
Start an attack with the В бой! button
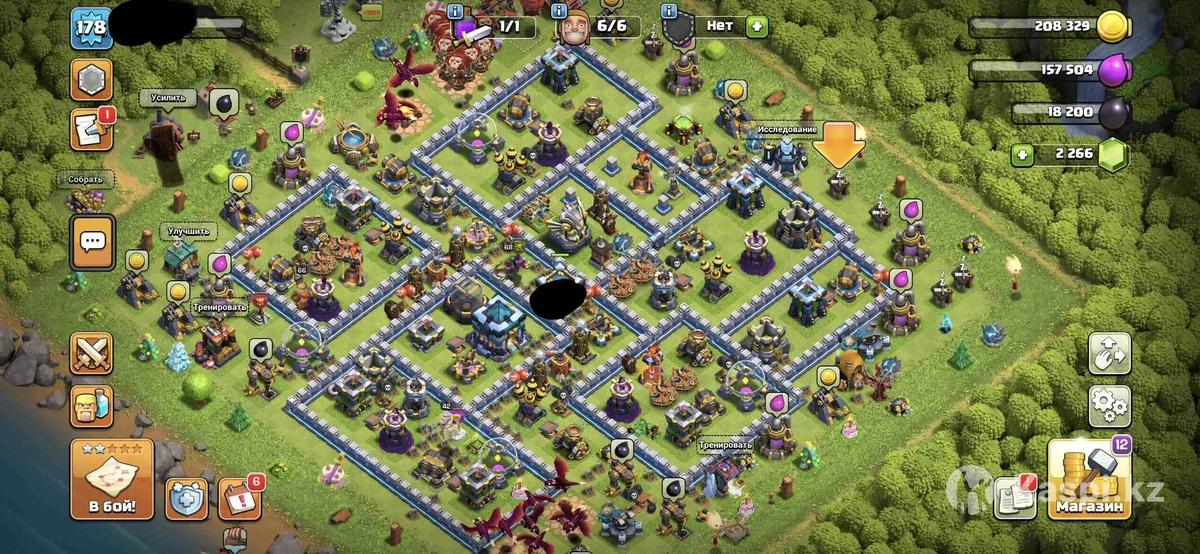(111, 478)
